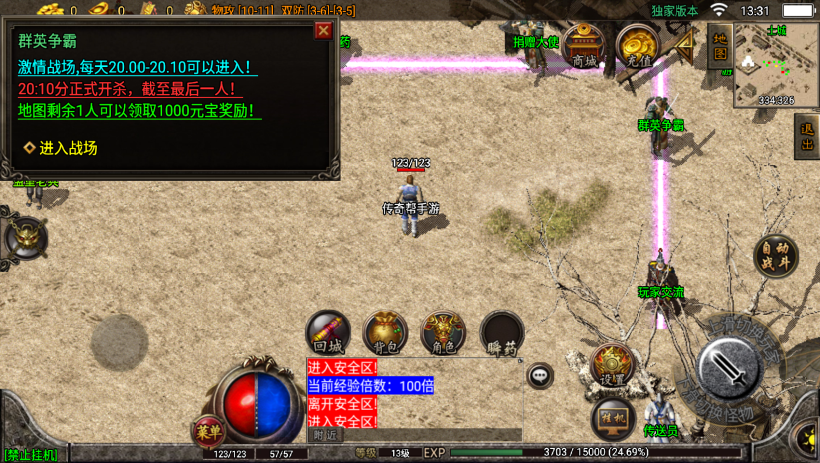Open the 角色 character sheet

point(443,334)
